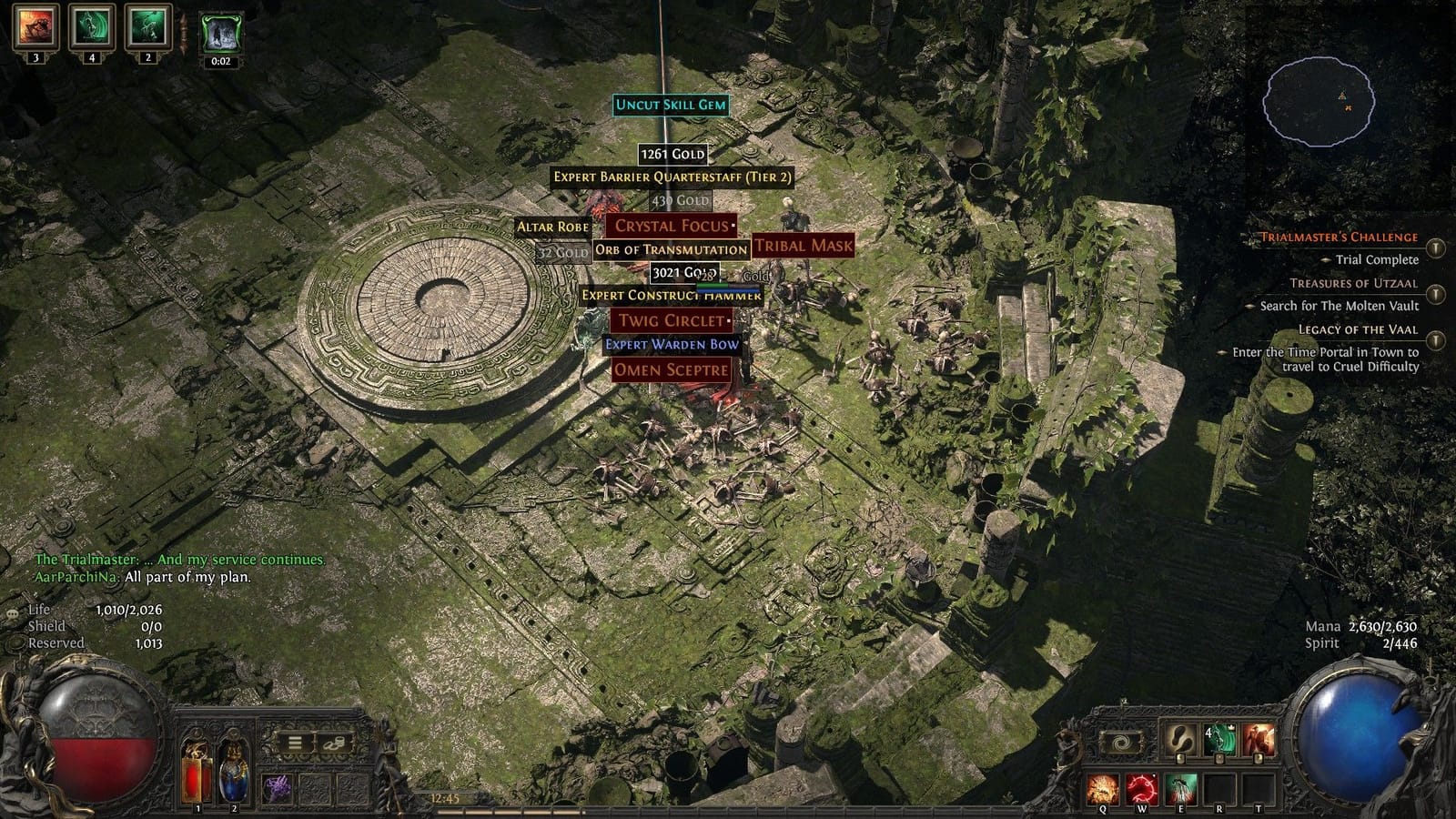Screen dimensions: 1456x819
Task: Activate the green whirlwind skill with 4 charges
Action: [x=1218, y=738]
